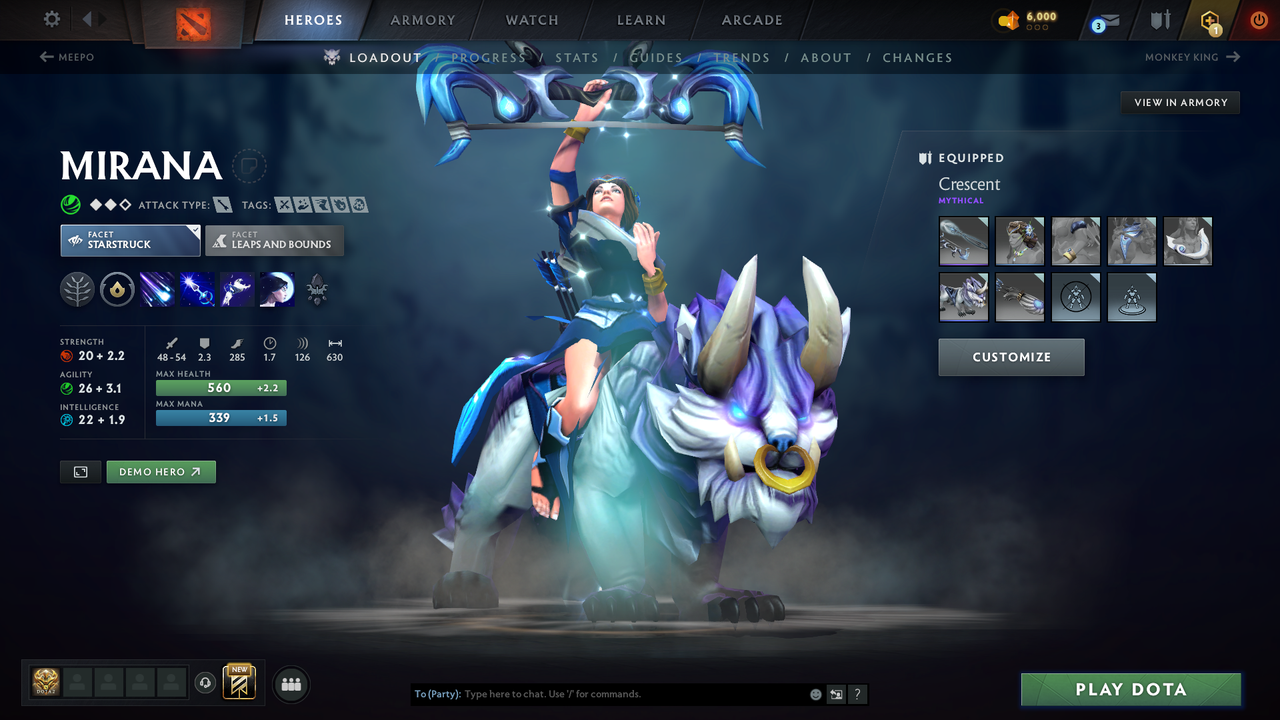Viewport: 1280px width, 720px height.
Task: Open the Stats section of the hero page
Action: tap(577, 57)
